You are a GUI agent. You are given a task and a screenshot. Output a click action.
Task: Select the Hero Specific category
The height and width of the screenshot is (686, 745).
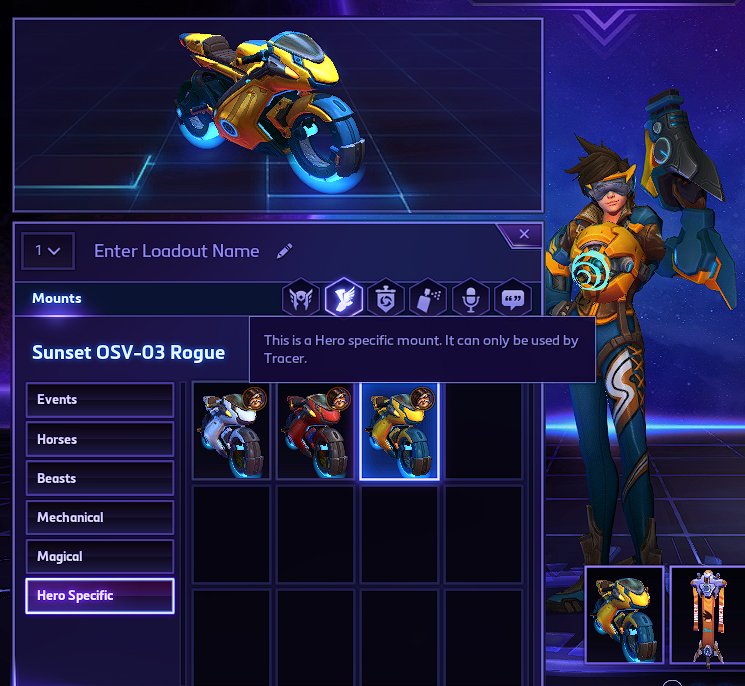pos(100,596)
